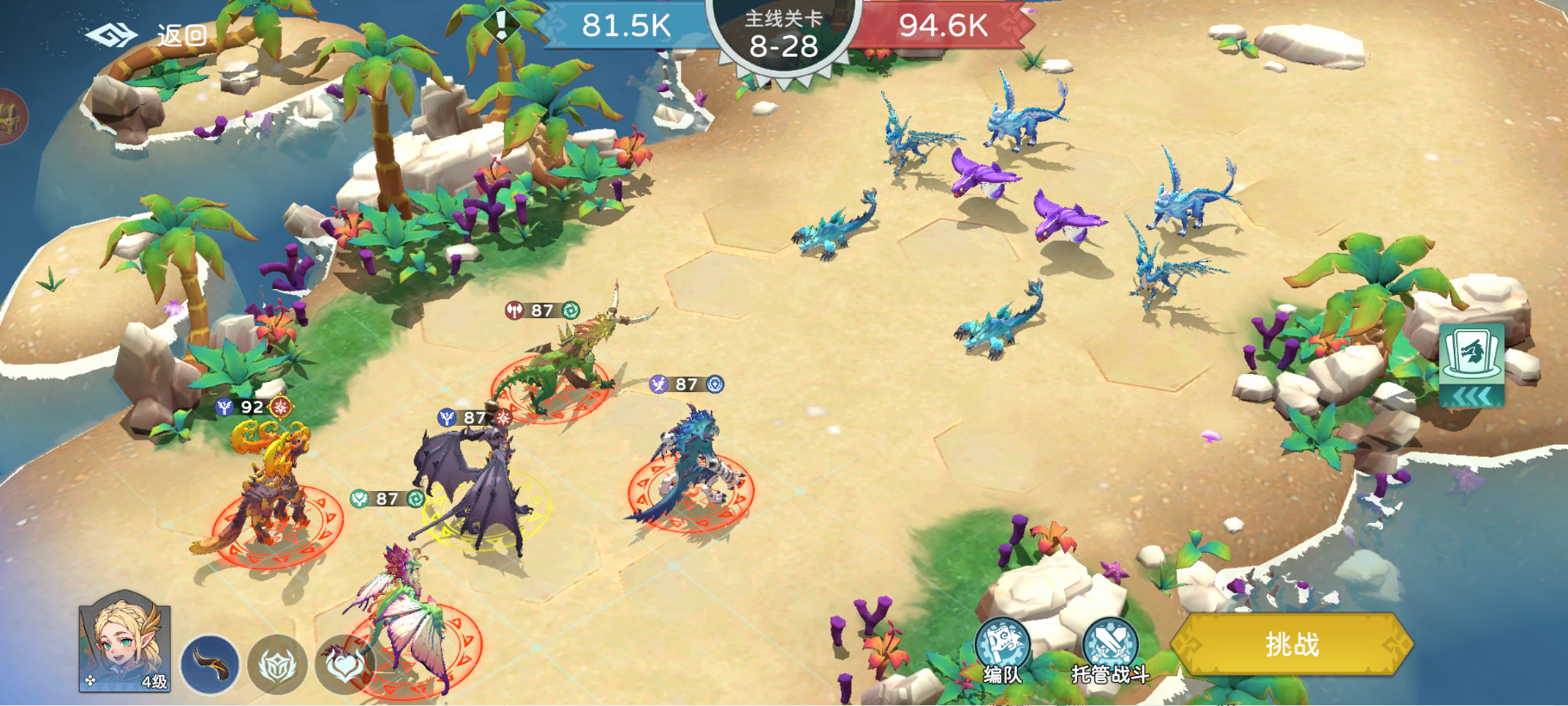Screen dimensions: 1568x706
Task: Open the blonde elf hero portrait
Action: 125,642
